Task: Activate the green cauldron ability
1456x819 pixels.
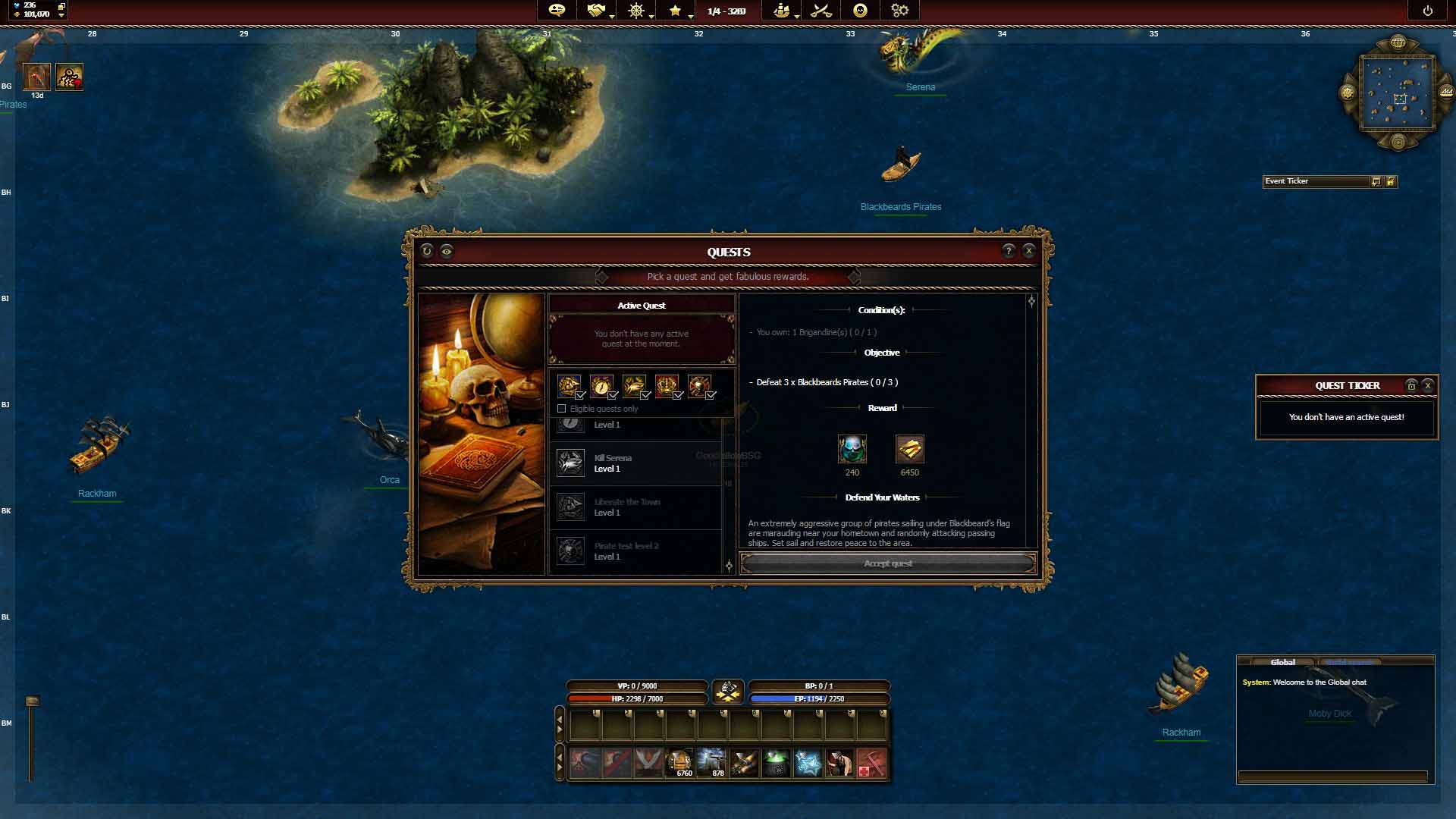Action: (x=776, y=764)
